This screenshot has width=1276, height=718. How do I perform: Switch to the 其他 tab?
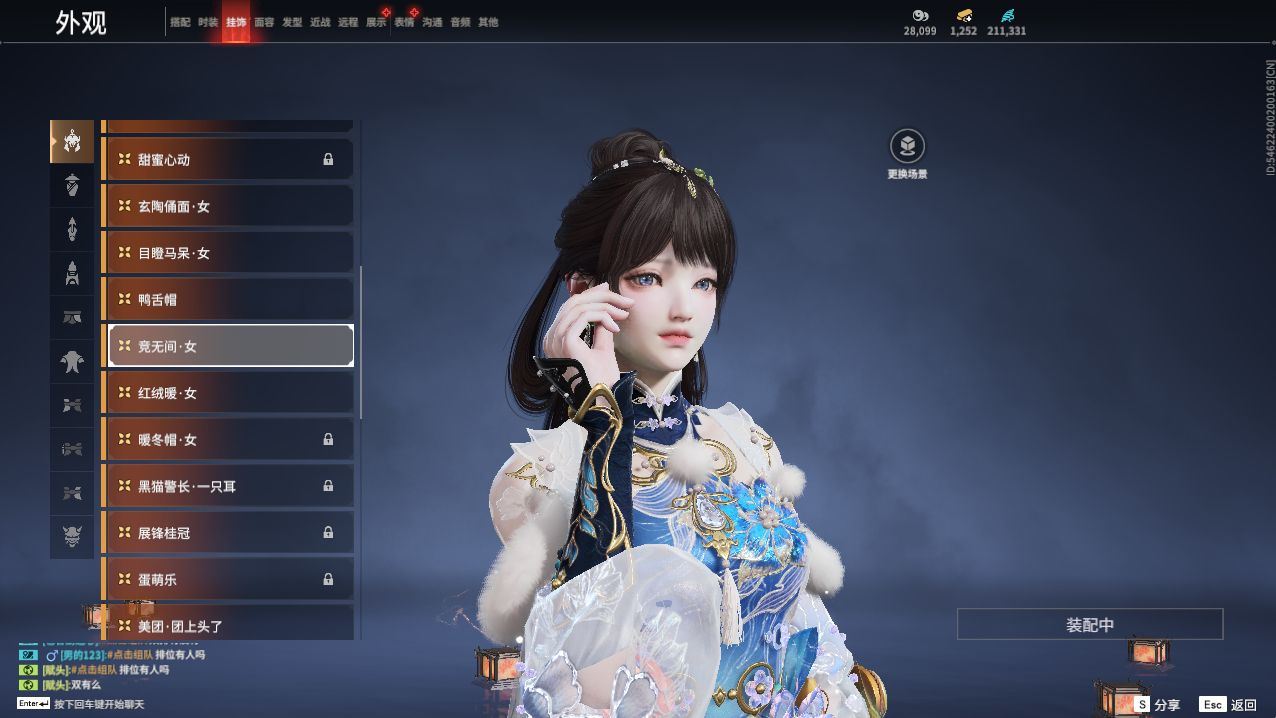tap(488, 22)
